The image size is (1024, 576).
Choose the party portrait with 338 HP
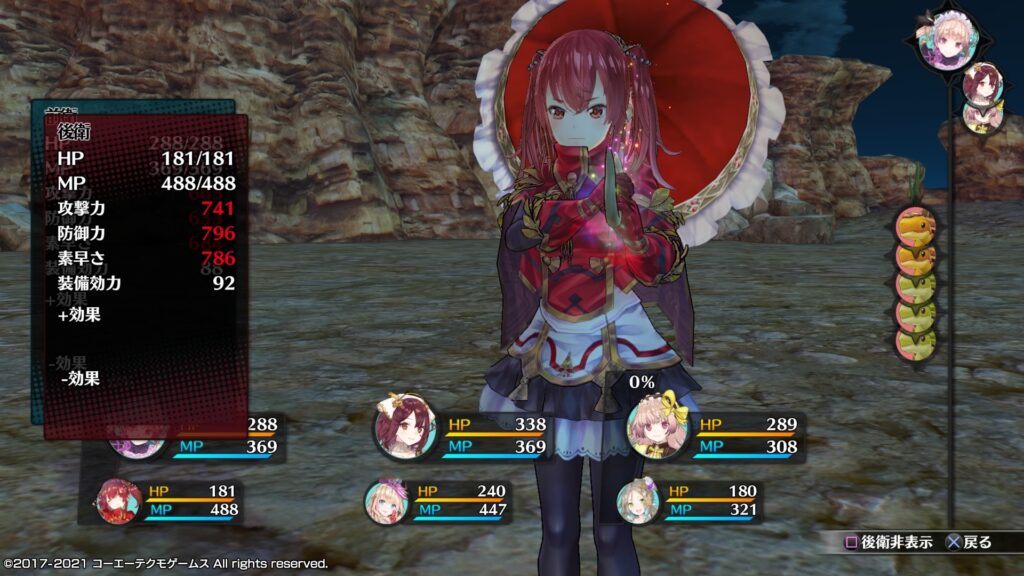(x=405, y=427)
